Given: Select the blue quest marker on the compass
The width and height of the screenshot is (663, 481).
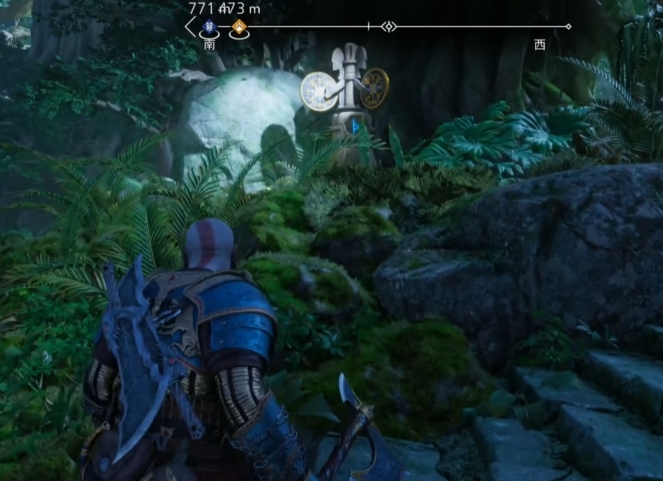Looking at the screenshot, I should (209, 28).
